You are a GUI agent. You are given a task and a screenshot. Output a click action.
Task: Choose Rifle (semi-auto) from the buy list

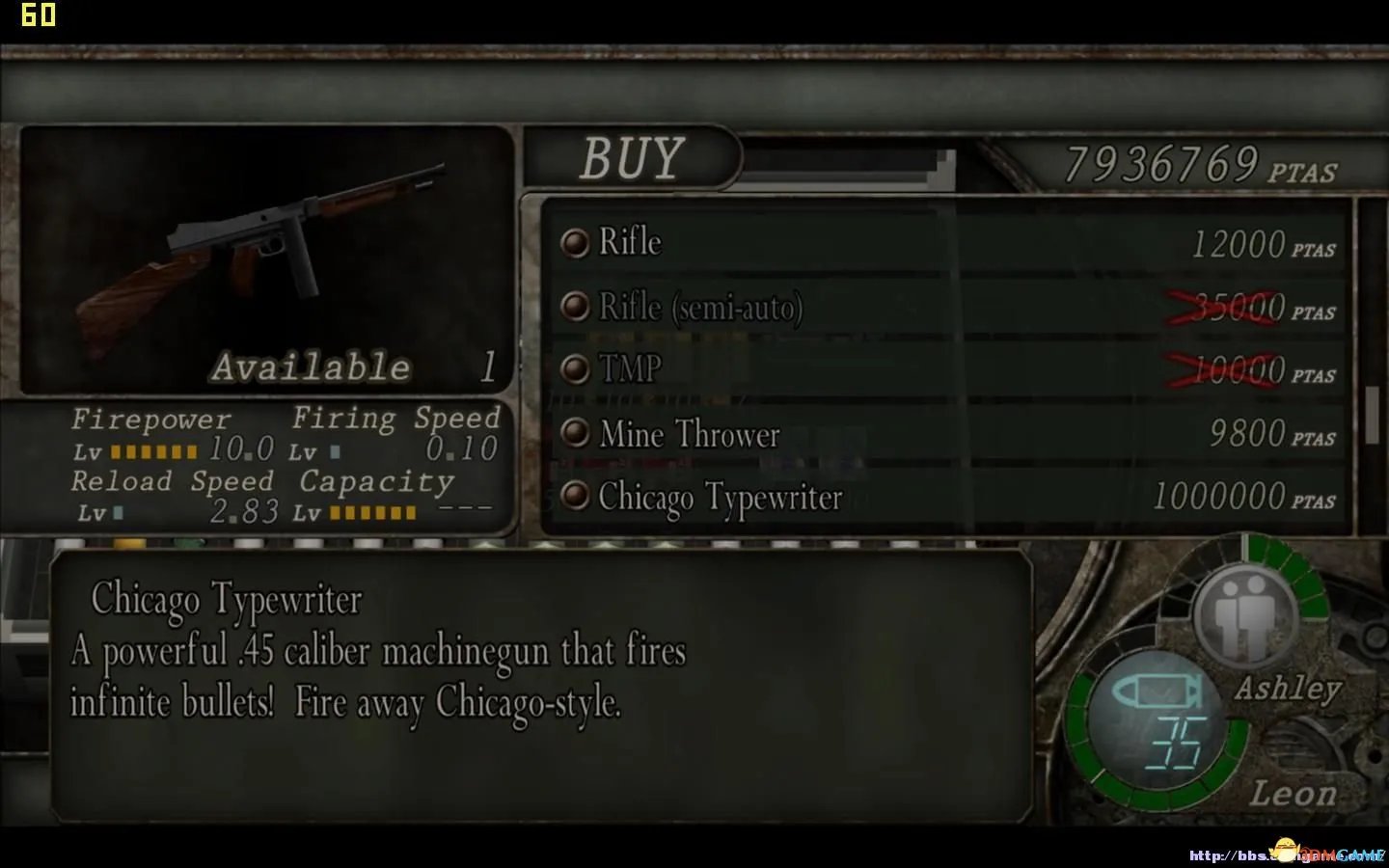700,308
